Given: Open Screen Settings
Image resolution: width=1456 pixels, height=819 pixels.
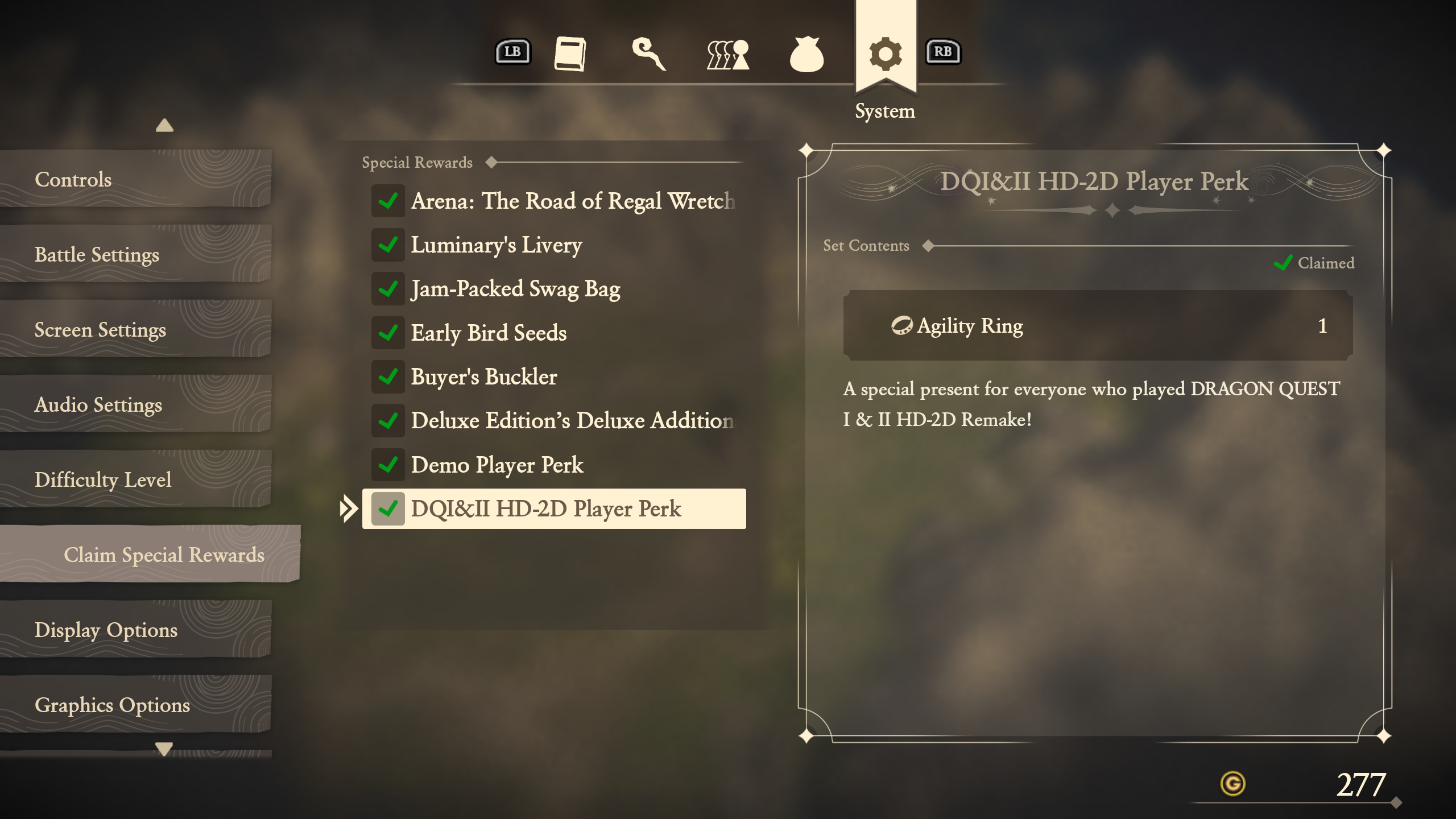Looking at the screenshot, I should coord(134,330).
